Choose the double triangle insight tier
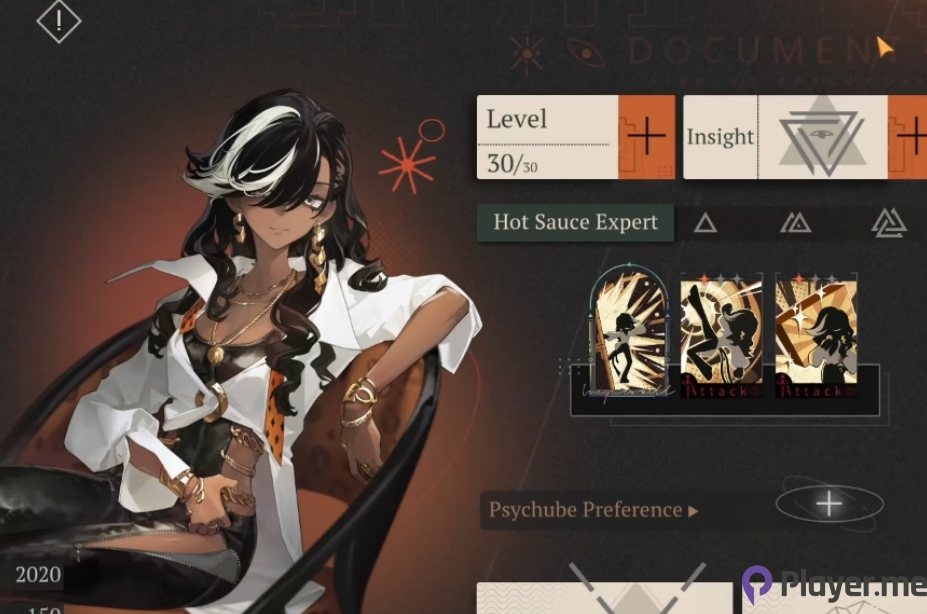Viewport: 927px width, 614px height. pyautogui.click(x=795, y=223)
